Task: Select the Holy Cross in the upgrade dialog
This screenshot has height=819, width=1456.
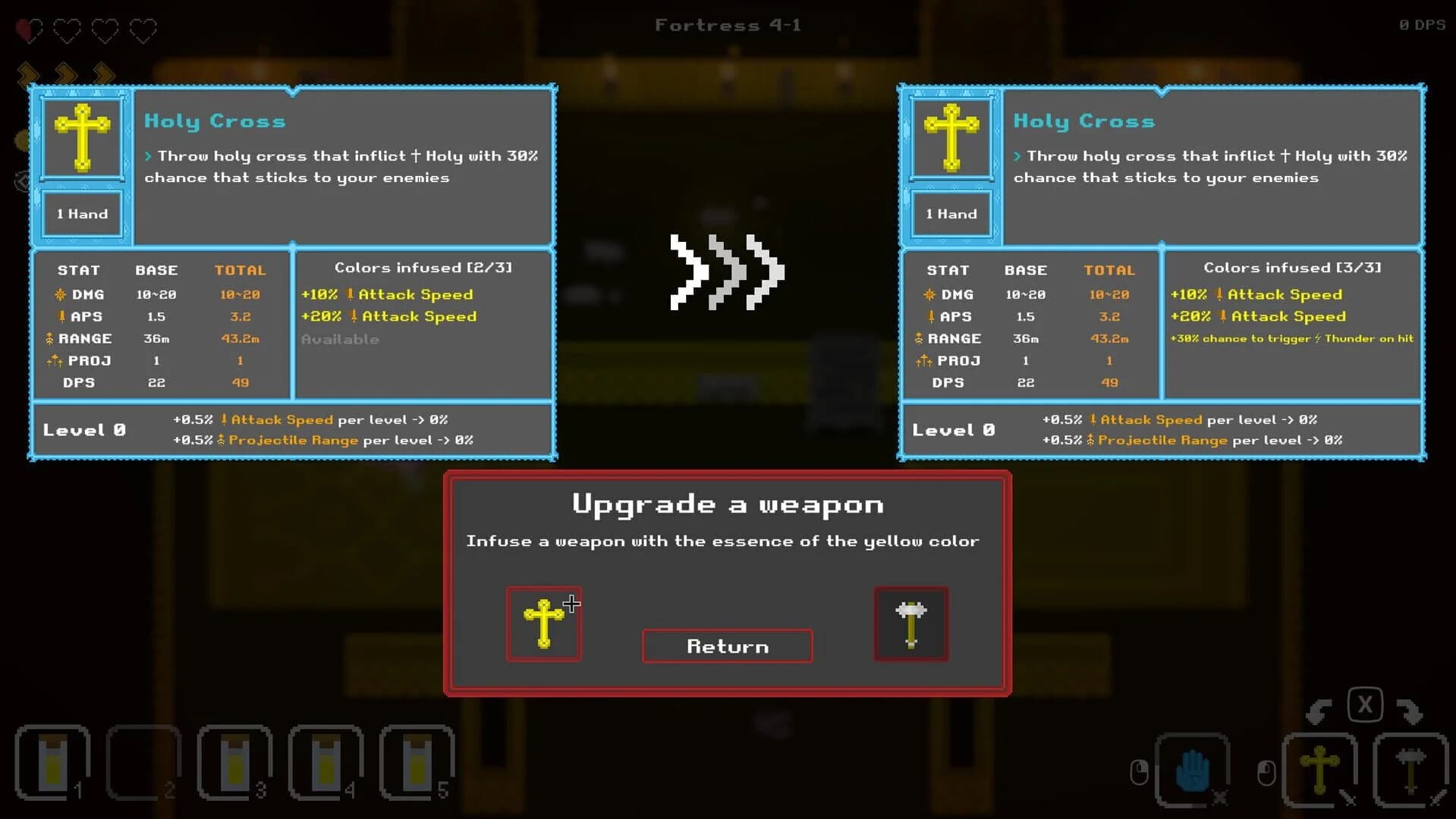Action: point(543,623)
